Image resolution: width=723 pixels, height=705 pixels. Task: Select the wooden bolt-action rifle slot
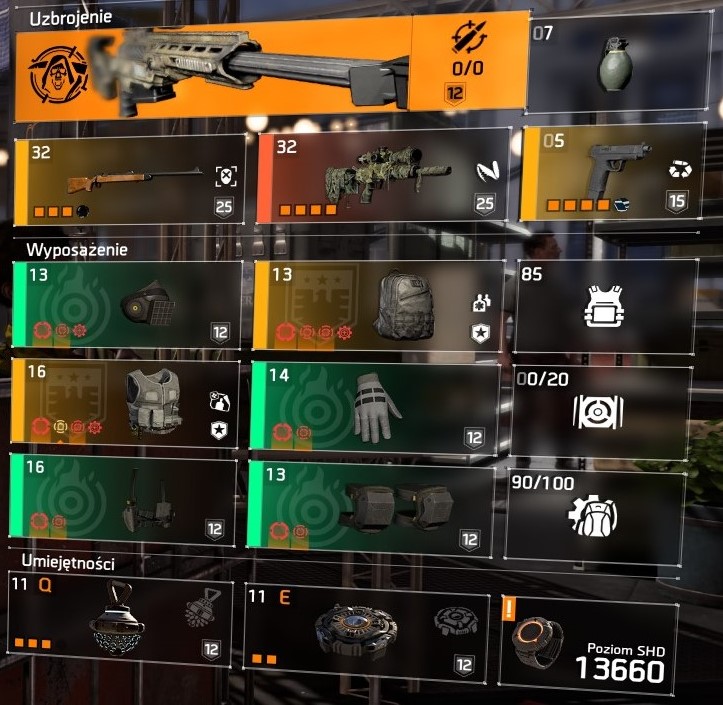pos(130,178)
